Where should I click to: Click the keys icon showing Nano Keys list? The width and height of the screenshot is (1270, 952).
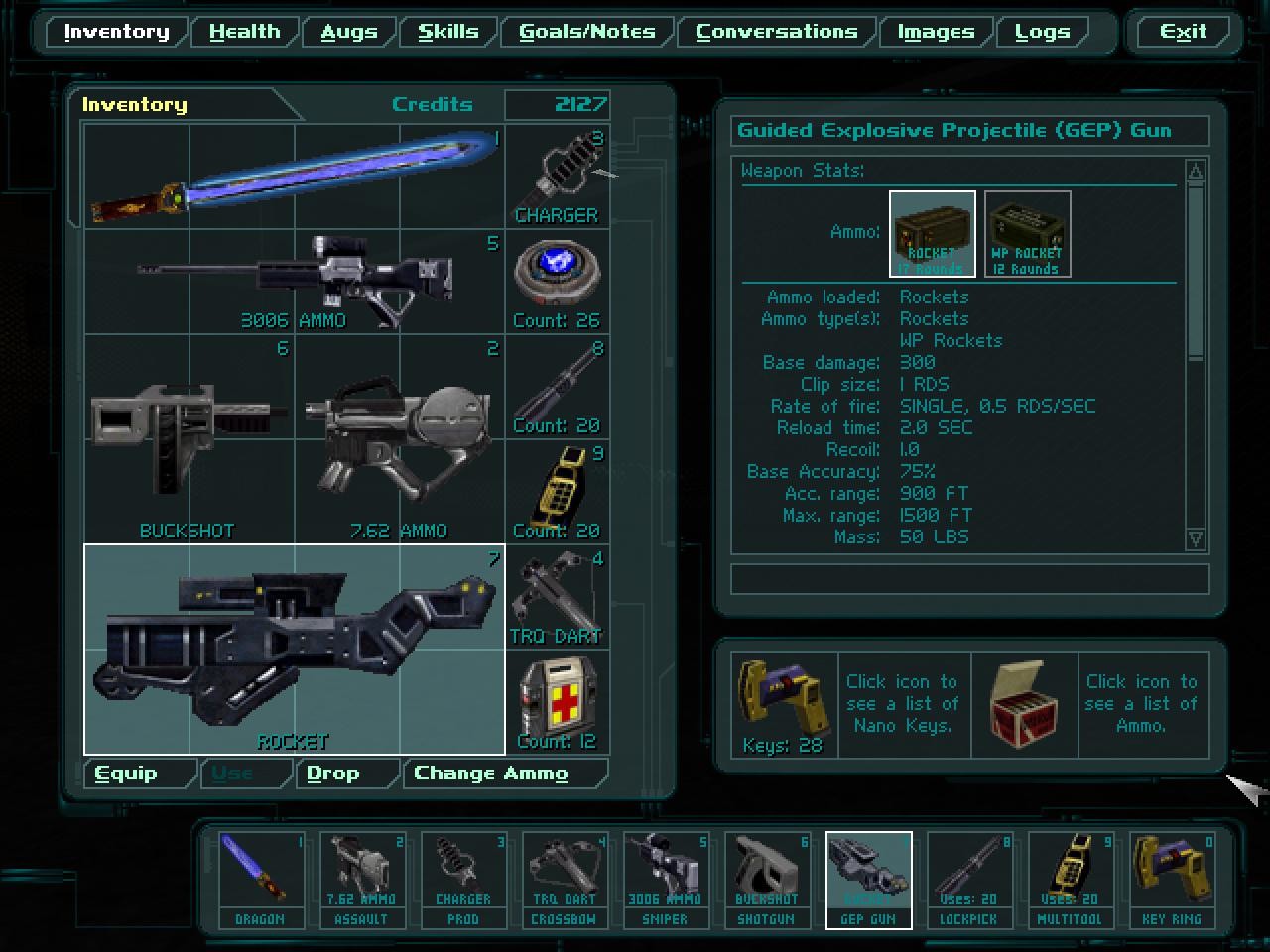(x=782, y=704)
